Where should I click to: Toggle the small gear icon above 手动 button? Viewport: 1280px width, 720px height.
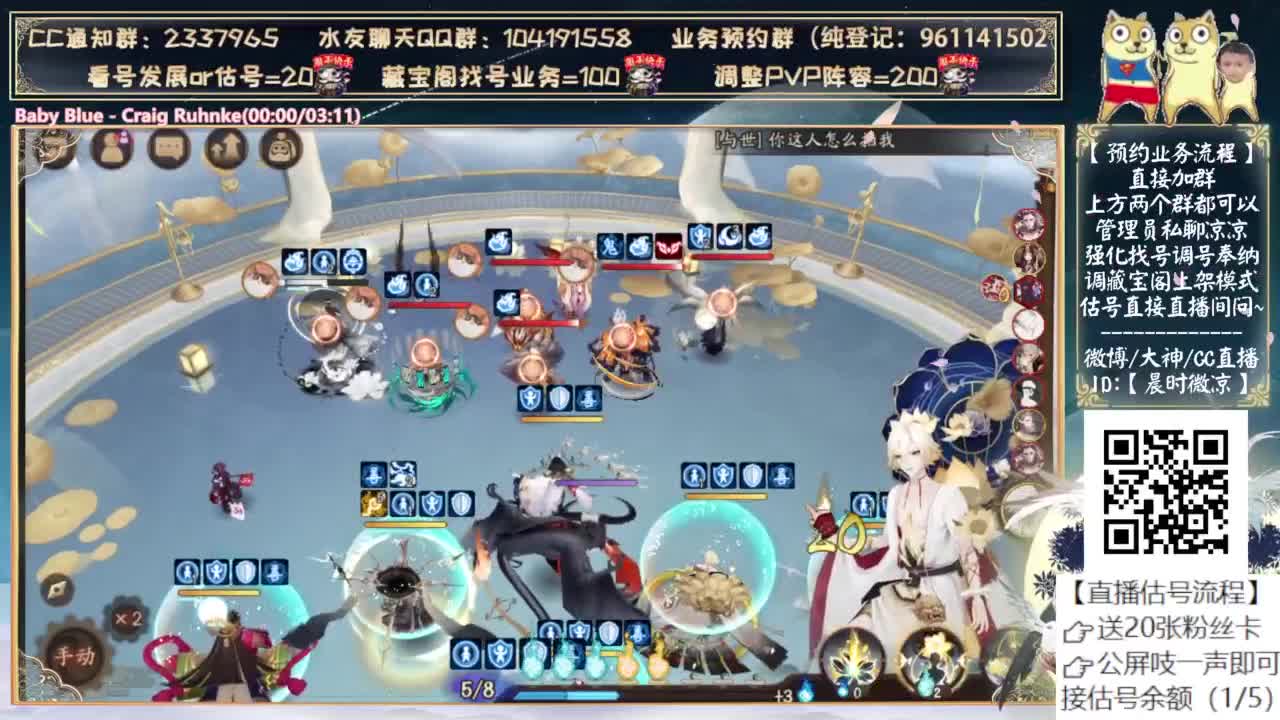point(57,590)
